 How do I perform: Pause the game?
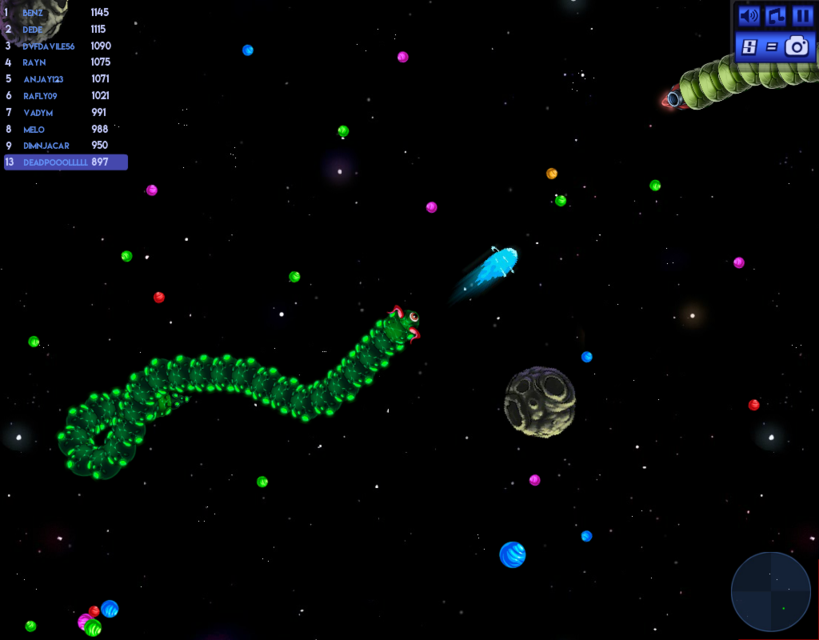[x=802, y=16]
